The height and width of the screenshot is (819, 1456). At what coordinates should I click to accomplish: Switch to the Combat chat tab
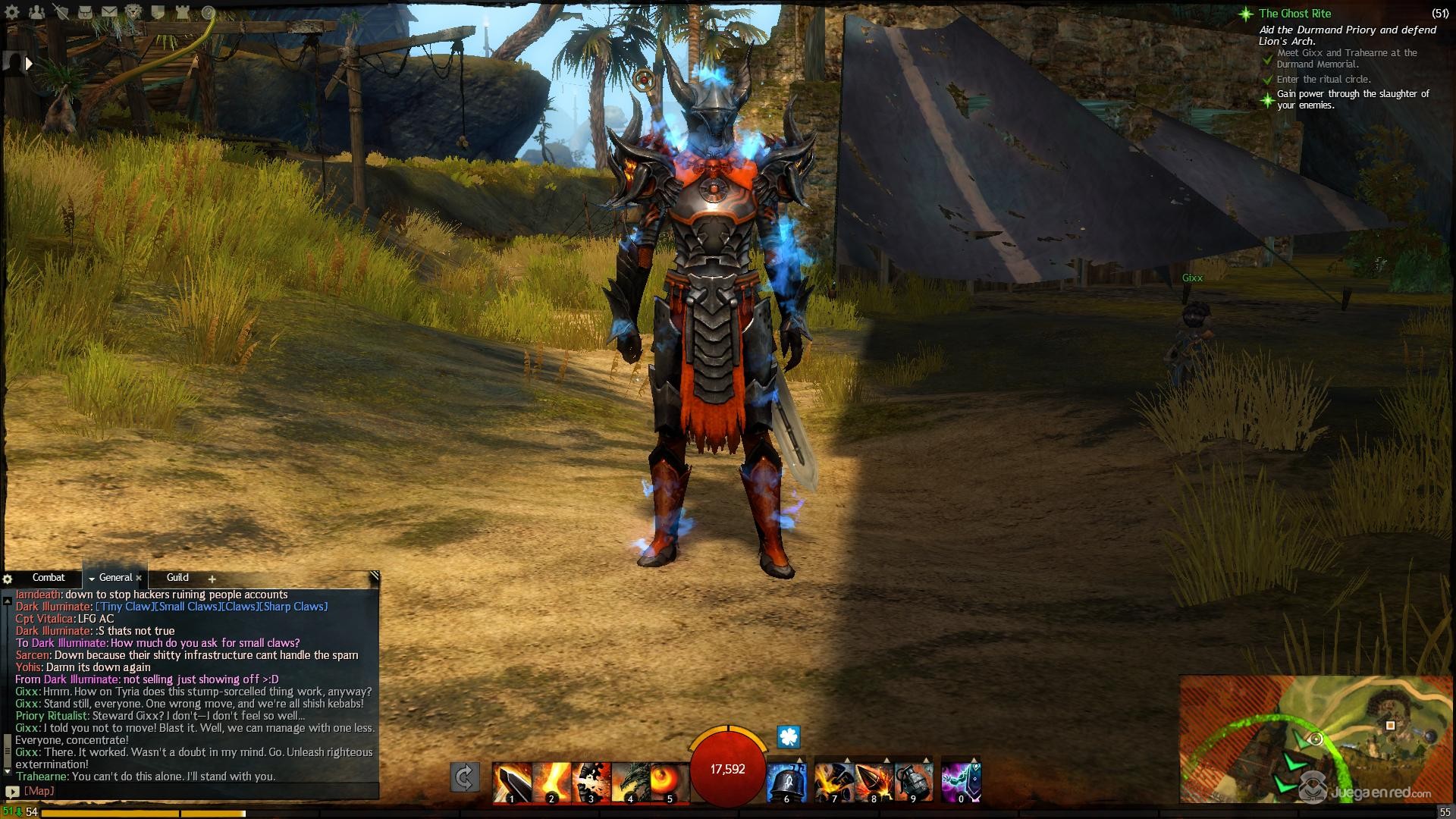tap(49, 578)
